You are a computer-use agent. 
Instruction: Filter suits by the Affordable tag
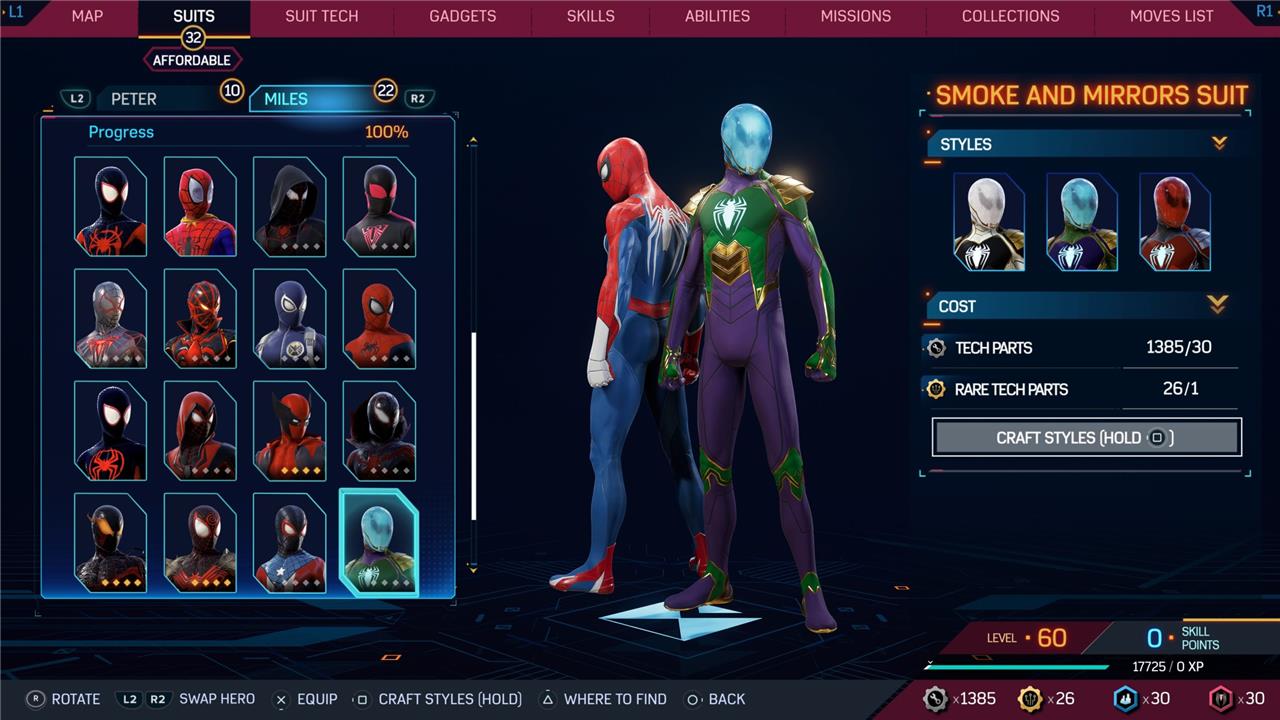point(192,60)
